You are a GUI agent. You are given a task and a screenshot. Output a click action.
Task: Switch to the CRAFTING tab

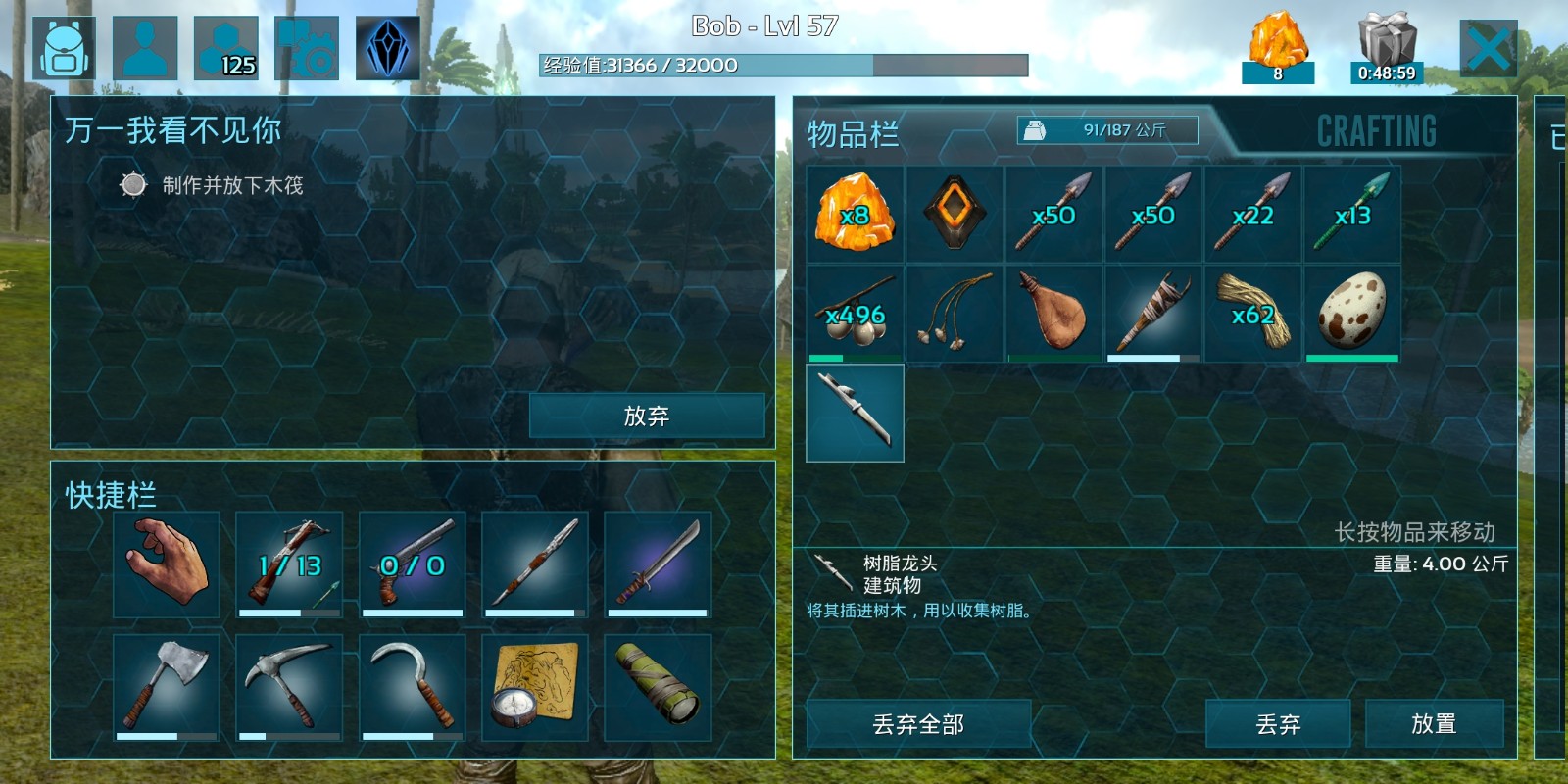[1376, 131]
